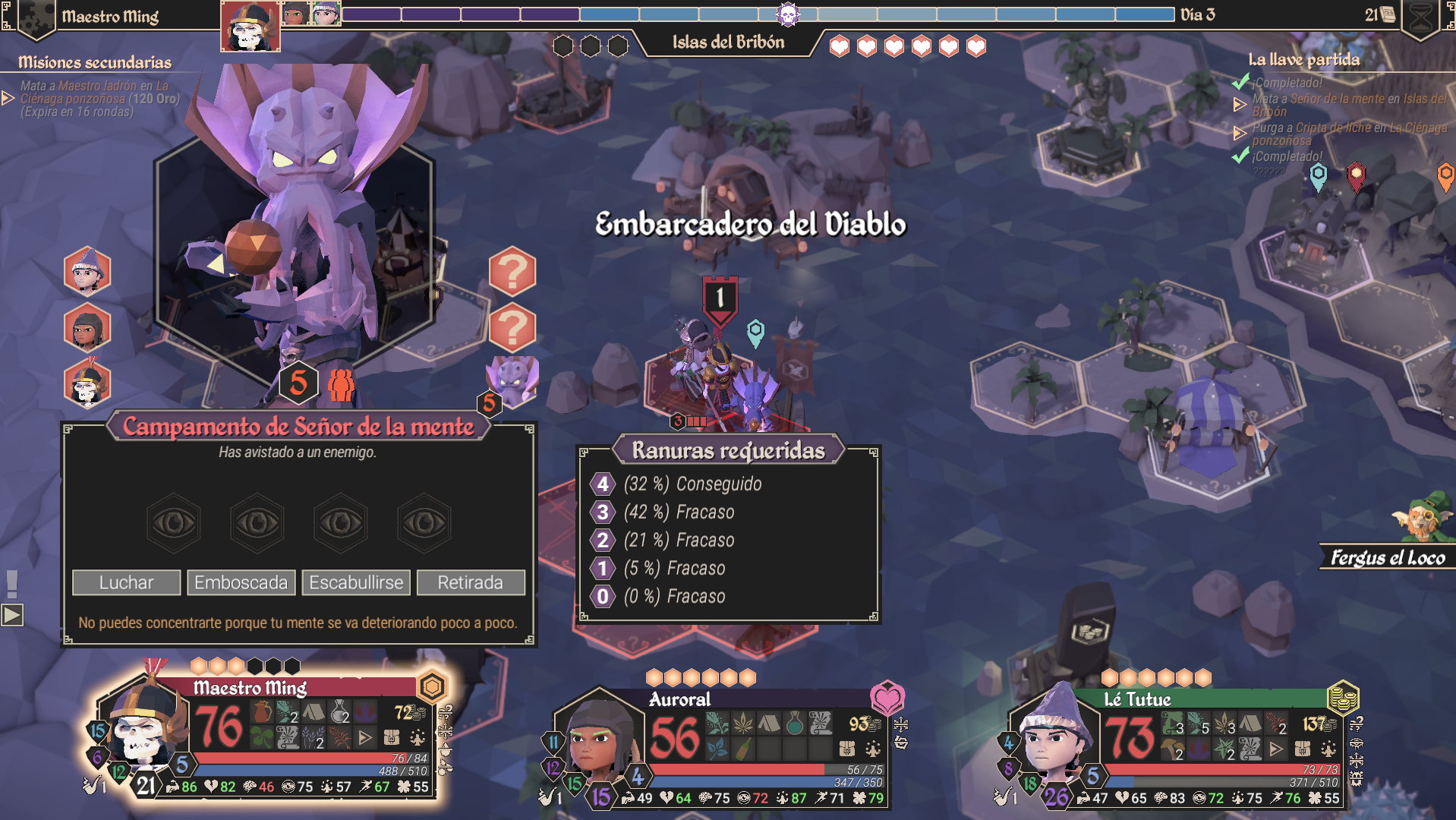Click the active turn portrait in top bar
The height and width of the screenshot is (820, 1456).
tap(250, 26)
